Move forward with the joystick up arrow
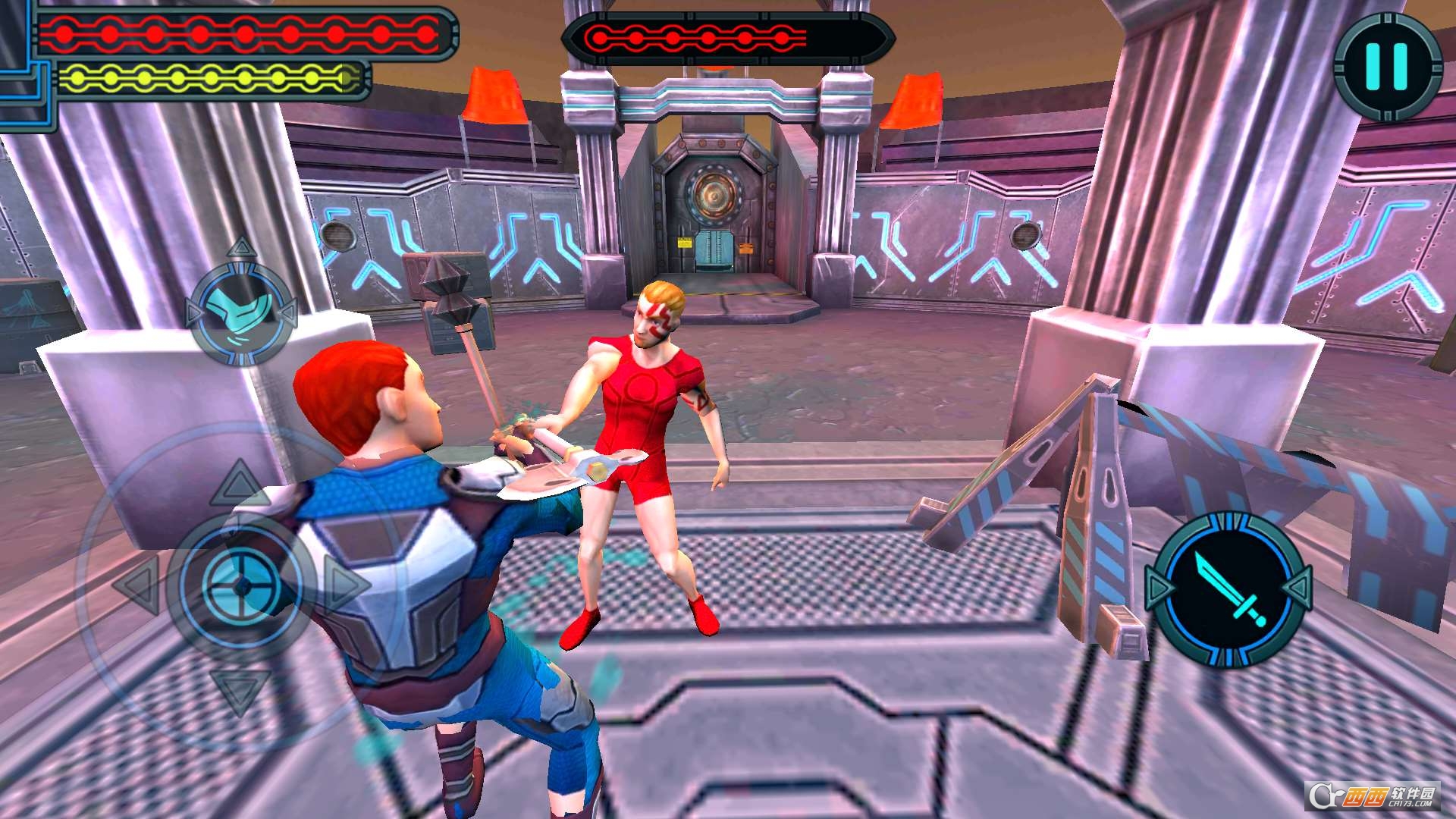 240,484
